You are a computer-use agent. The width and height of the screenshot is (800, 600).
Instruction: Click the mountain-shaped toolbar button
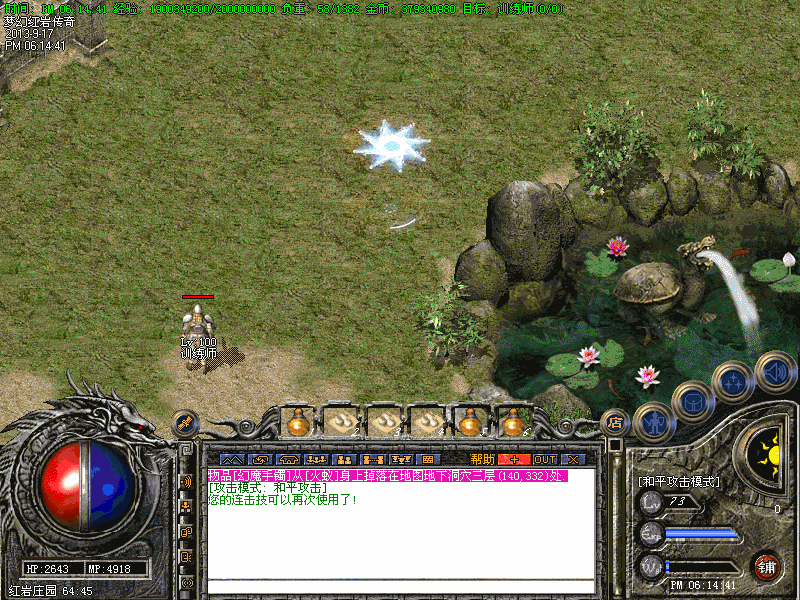(x=231, y=459)
